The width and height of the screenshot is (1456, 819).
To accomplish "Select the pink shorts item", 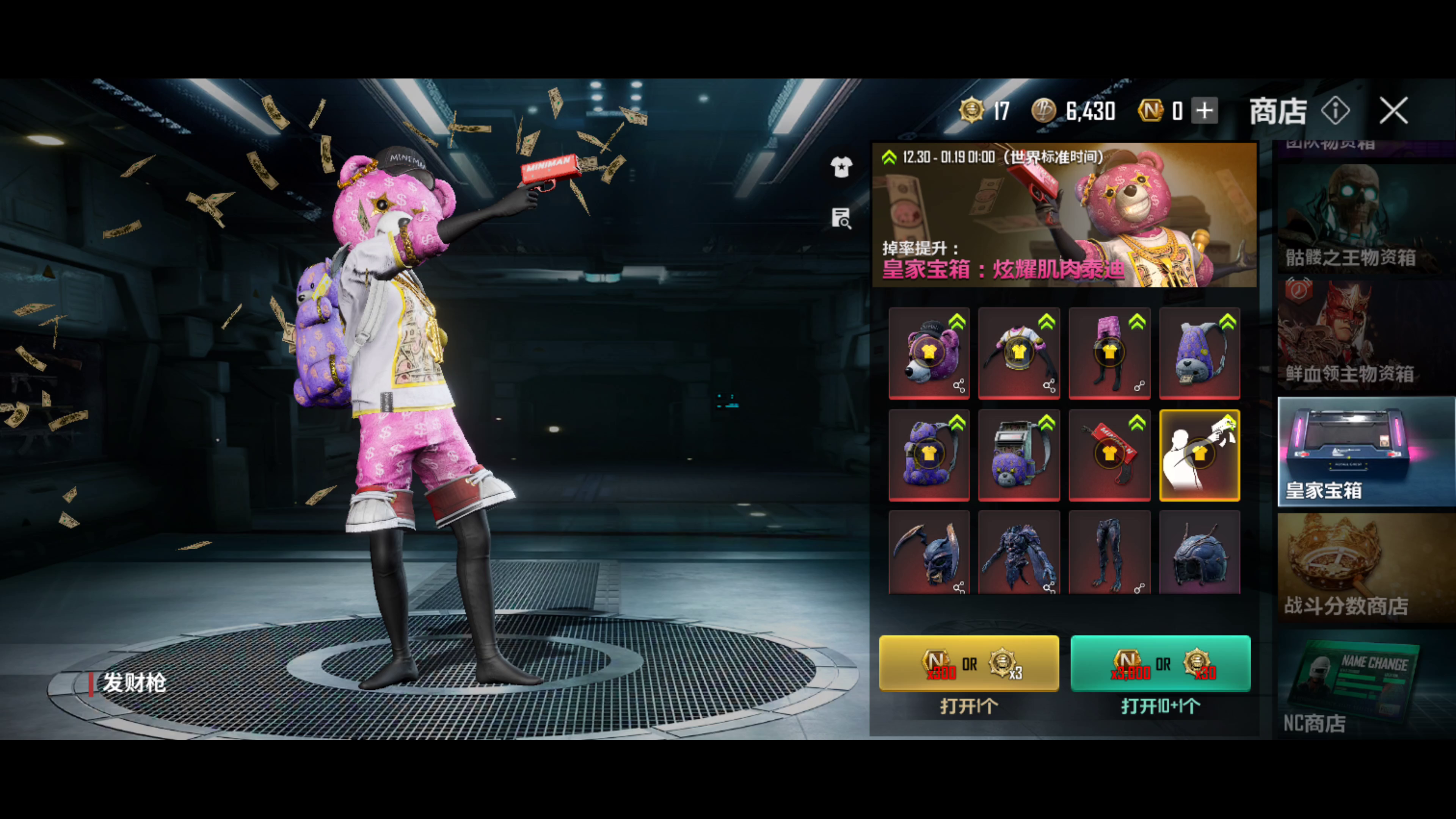I will click(x=1109, y=353).
